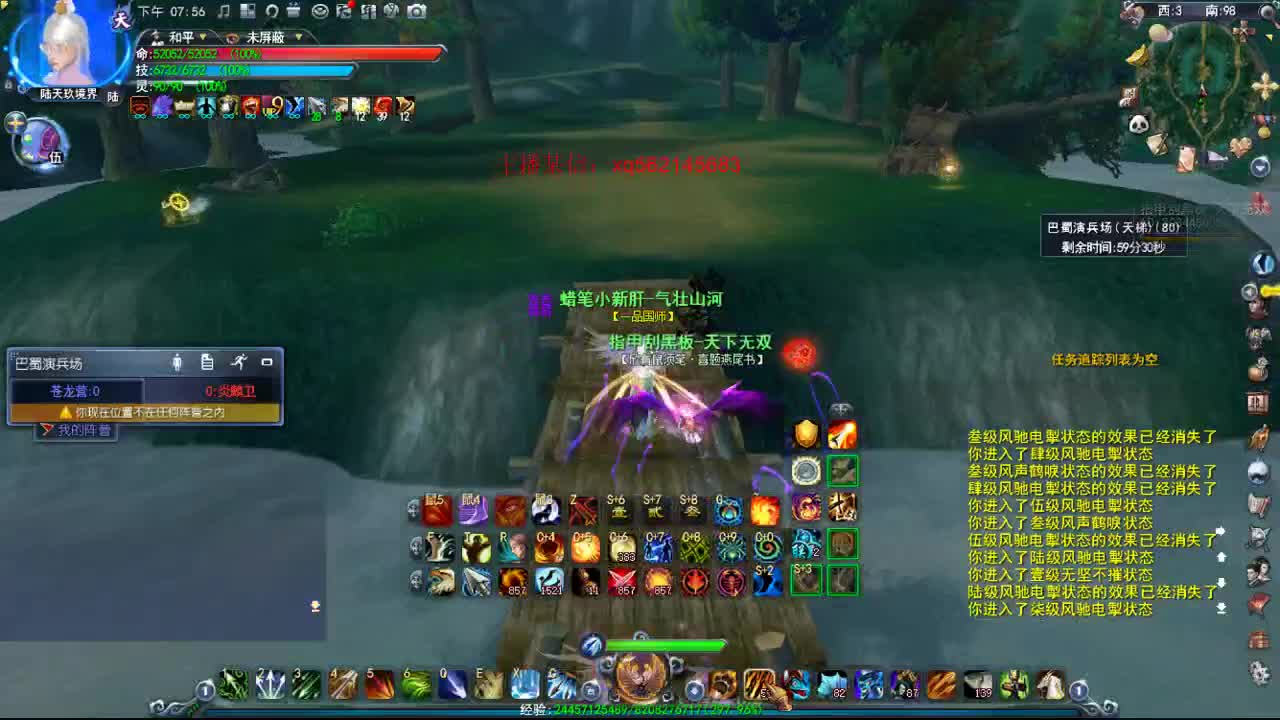Viewport: 1280px width, 720px height.
Task: Click the red health bar of the player
Action: pyautogui.click(x=290, y=52)
